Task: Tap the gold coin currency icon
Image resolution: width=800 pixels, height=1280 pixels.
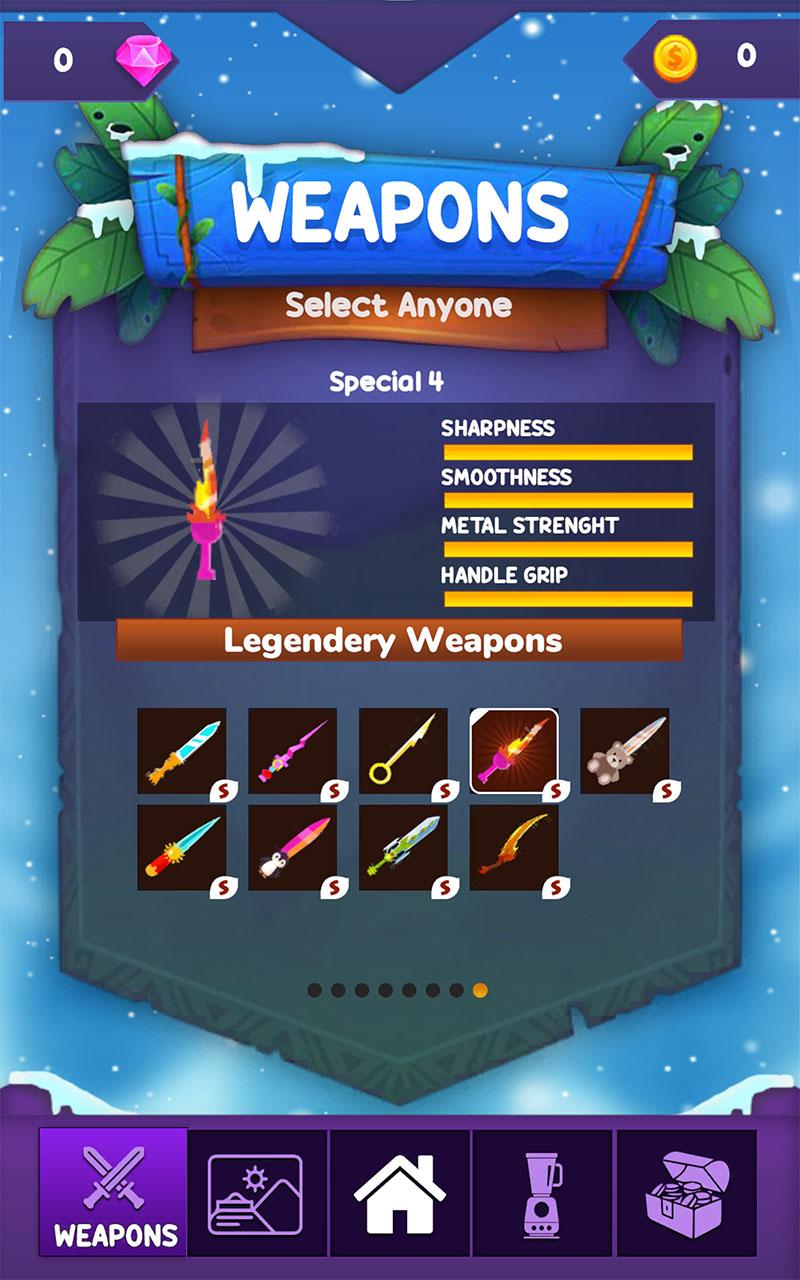Action: pyautogui.click(x=675, y=57)
